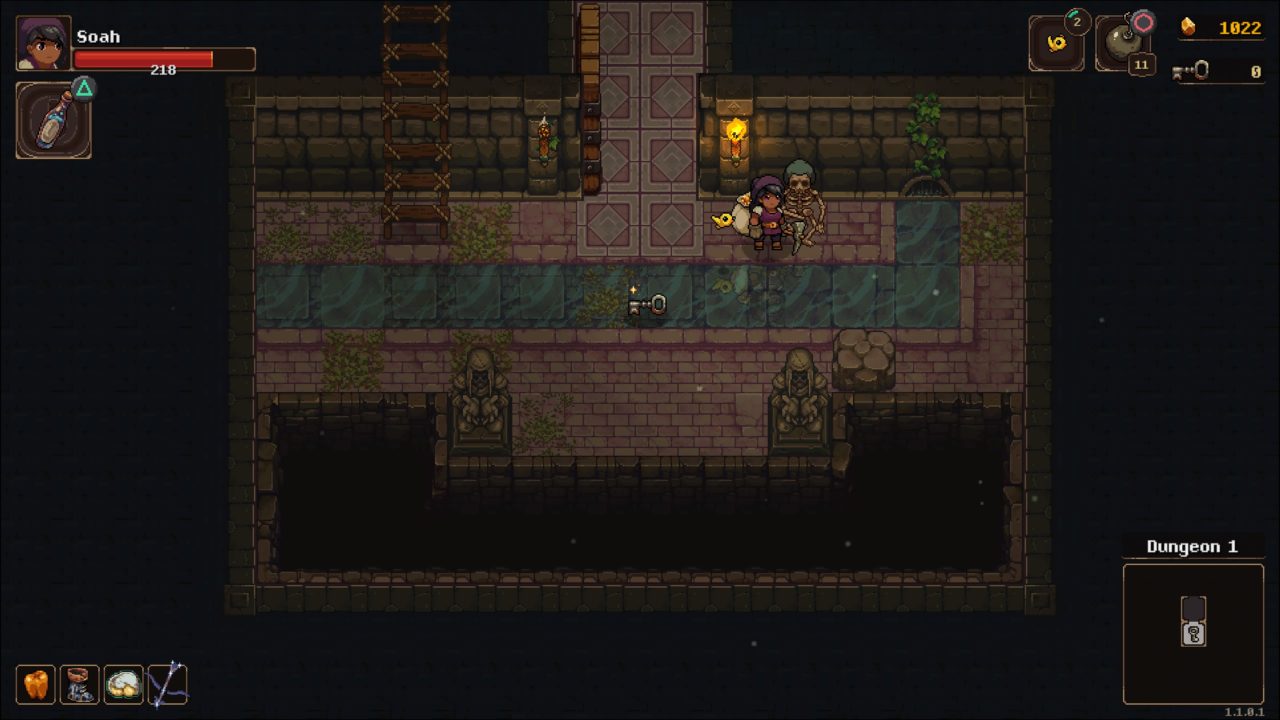Select the orange golden tooth relic icon
This screenshot has height=720, width=1280.
(x=35, y=684)
